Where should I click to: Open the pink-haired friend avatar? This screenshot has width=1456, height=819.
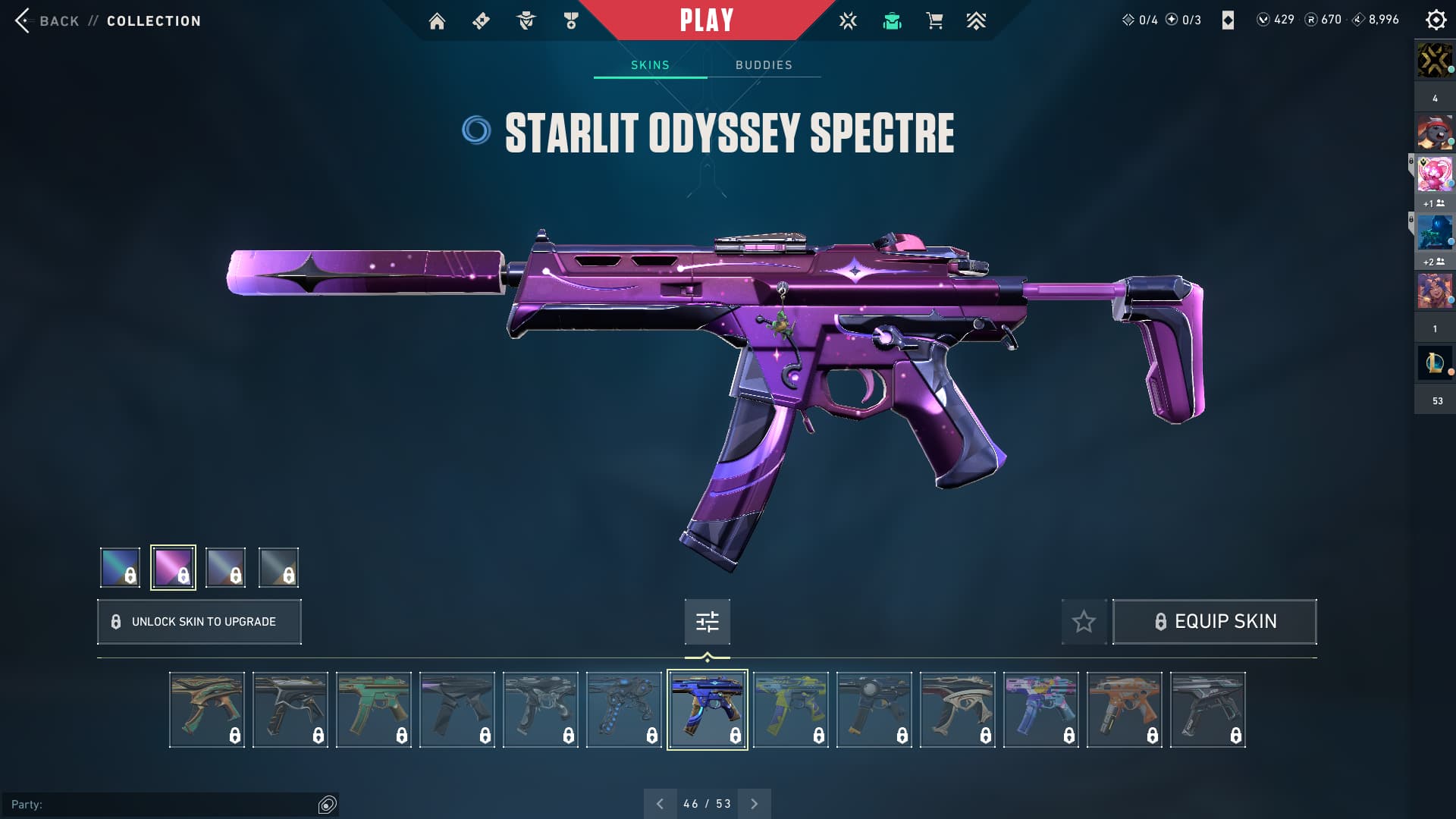pos(1434,174)
